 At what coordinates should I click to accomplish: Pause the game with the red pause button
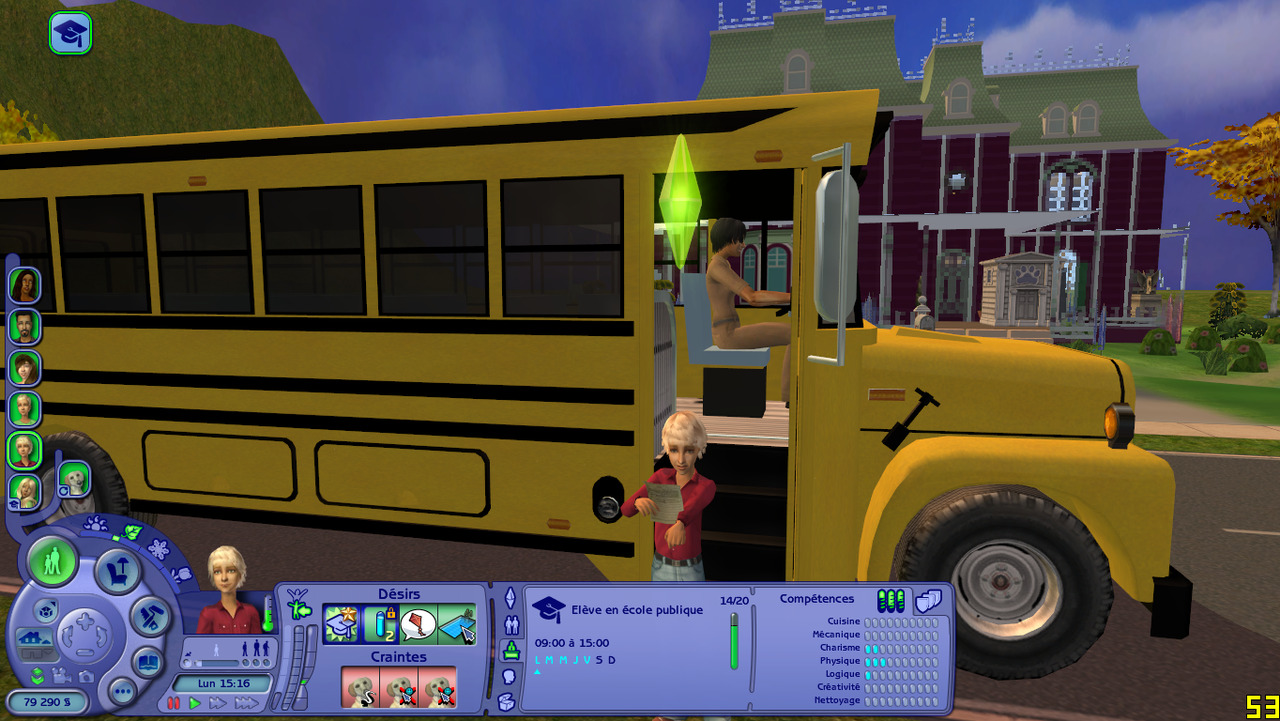(x=174, y=703)
